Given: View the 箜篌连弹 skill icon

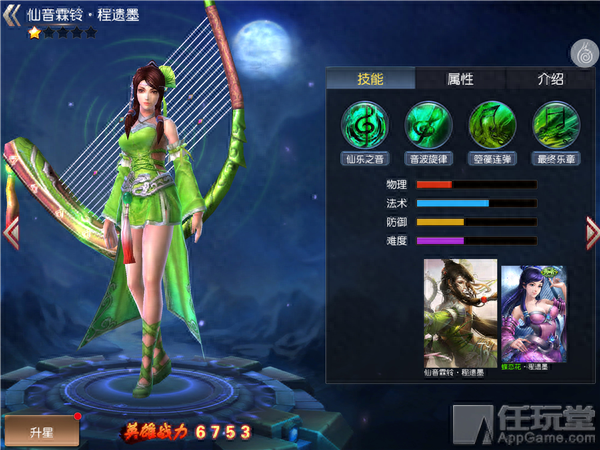Looking at the screenshot, I should tap(492, 124).
